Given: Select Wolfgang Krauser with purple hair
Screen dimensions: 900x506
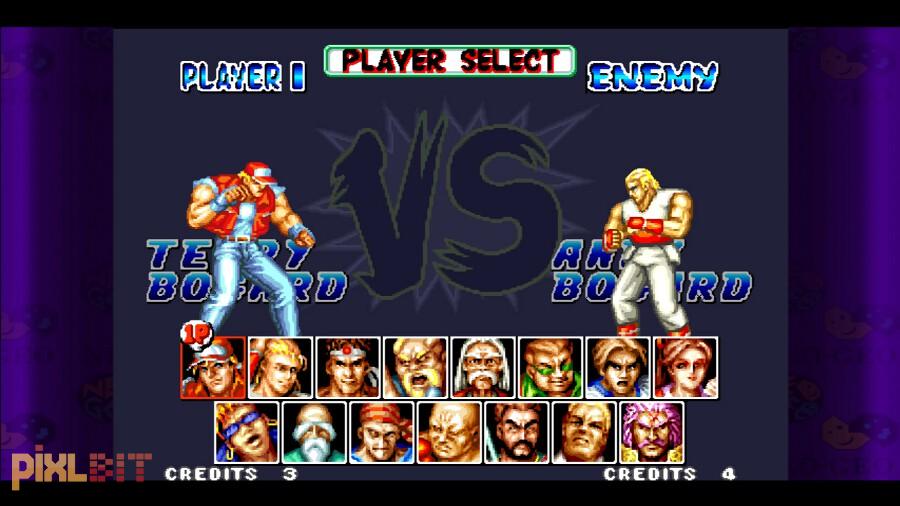Looking at the screenshot, I should 651,432.
